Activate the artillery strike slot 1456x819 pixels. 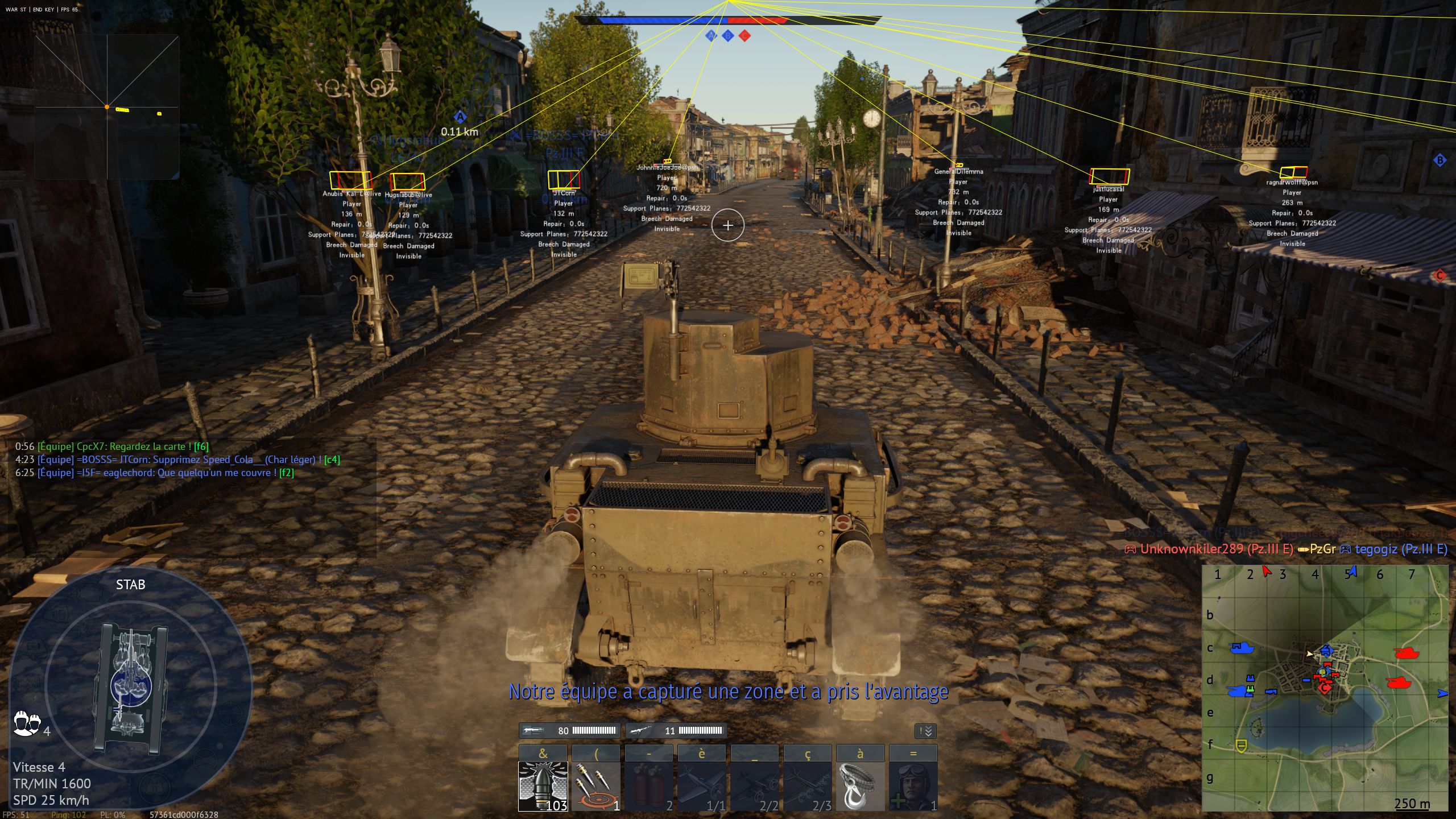point(595,786)
